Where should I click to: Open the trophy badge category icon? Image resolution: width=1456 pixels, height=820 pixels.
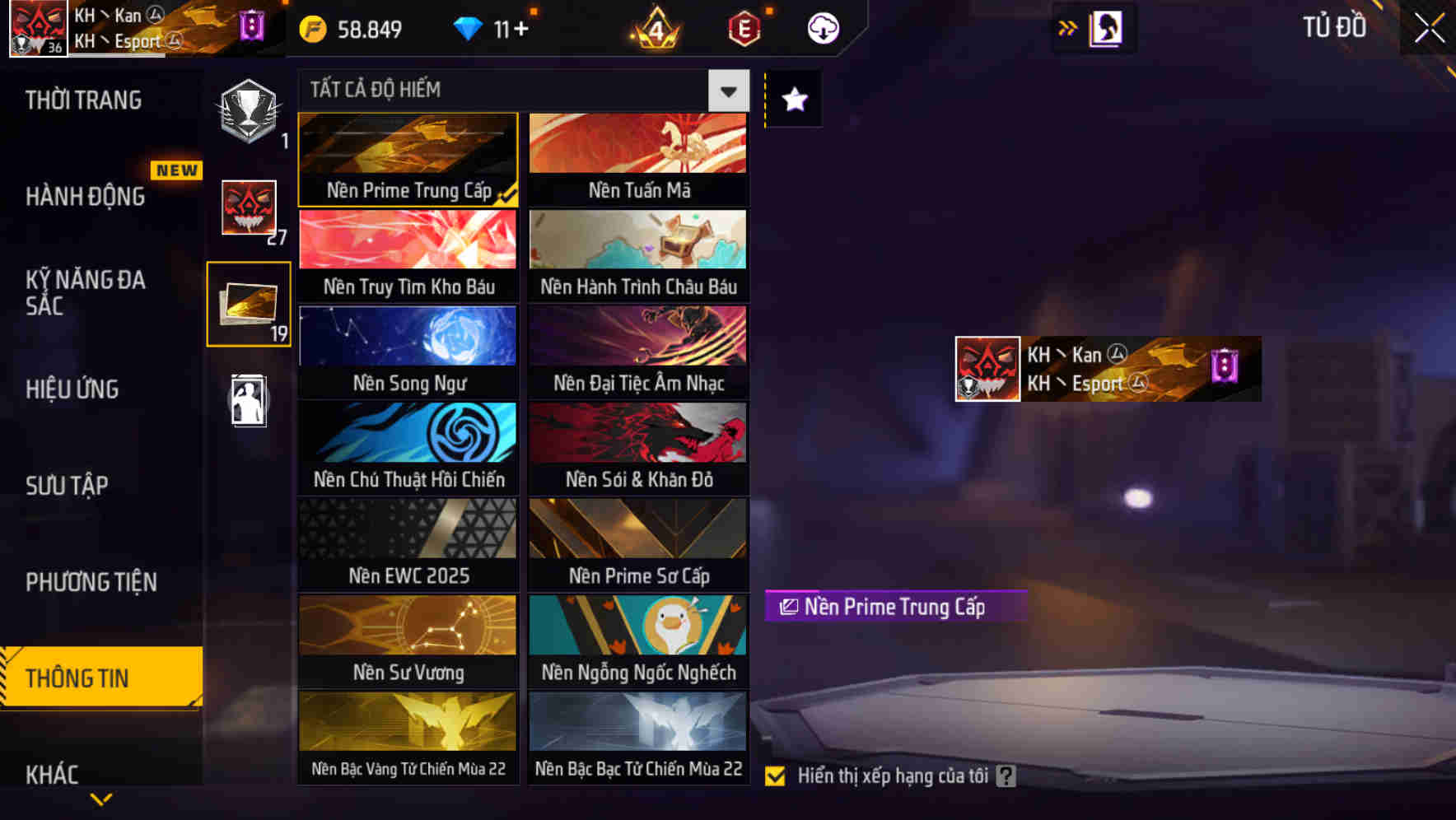click(x=249, y=111)
